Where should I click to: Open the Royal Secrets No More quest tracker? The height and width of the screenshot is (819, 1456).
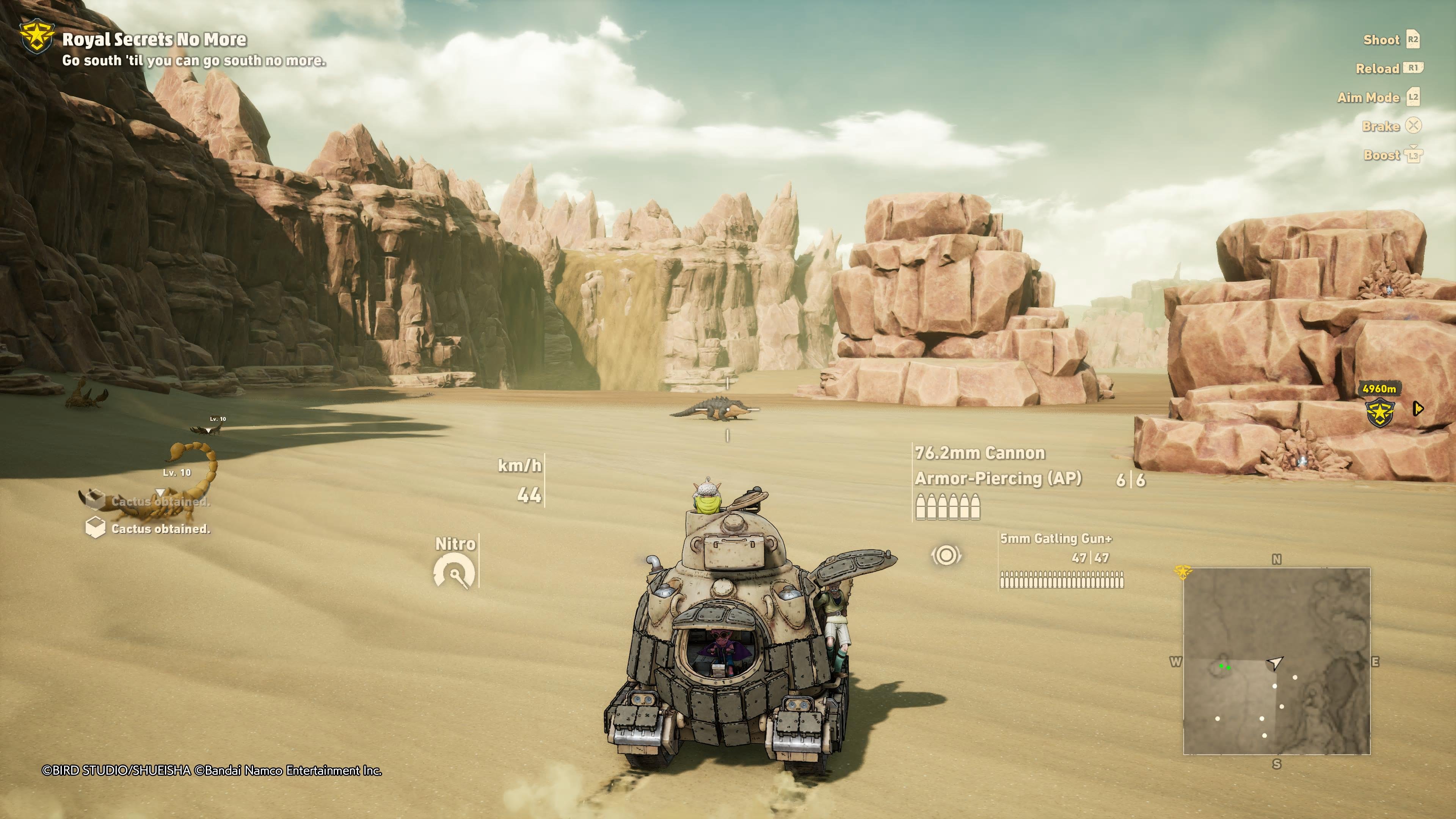153,39
